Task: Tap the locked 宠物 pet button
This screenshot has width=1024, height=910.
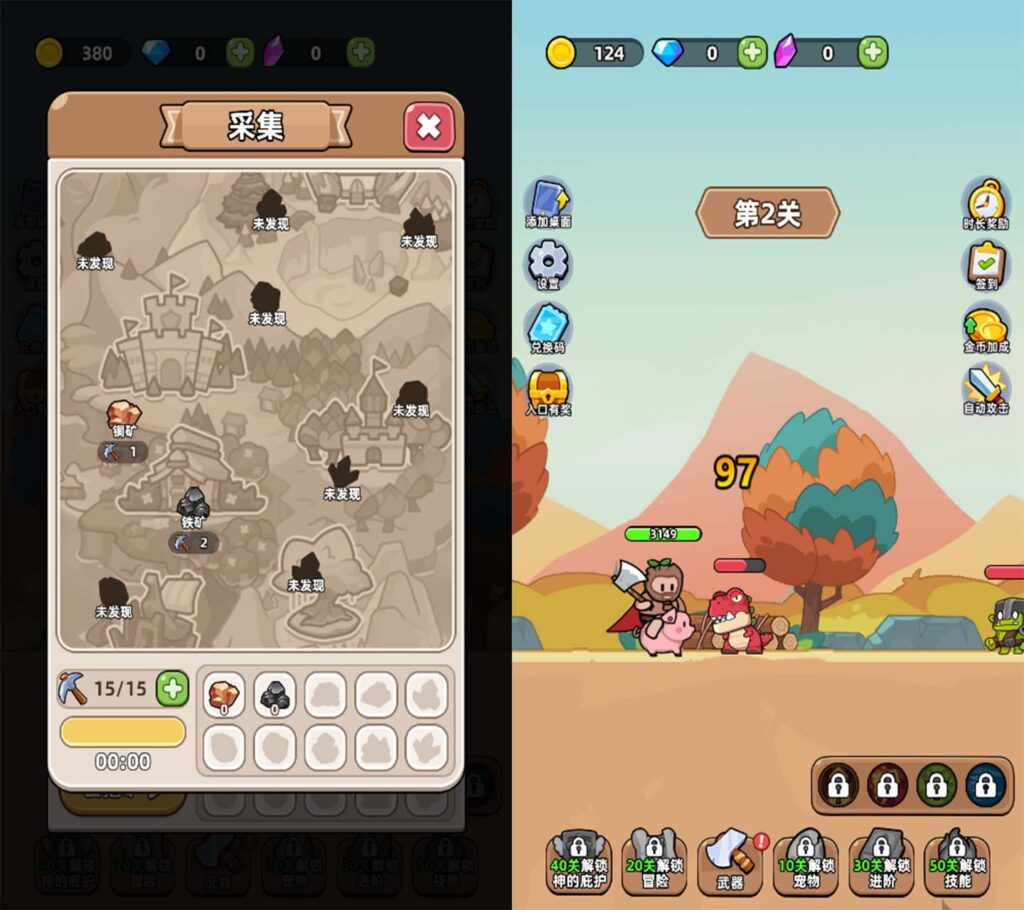Action: click(806, 860)
